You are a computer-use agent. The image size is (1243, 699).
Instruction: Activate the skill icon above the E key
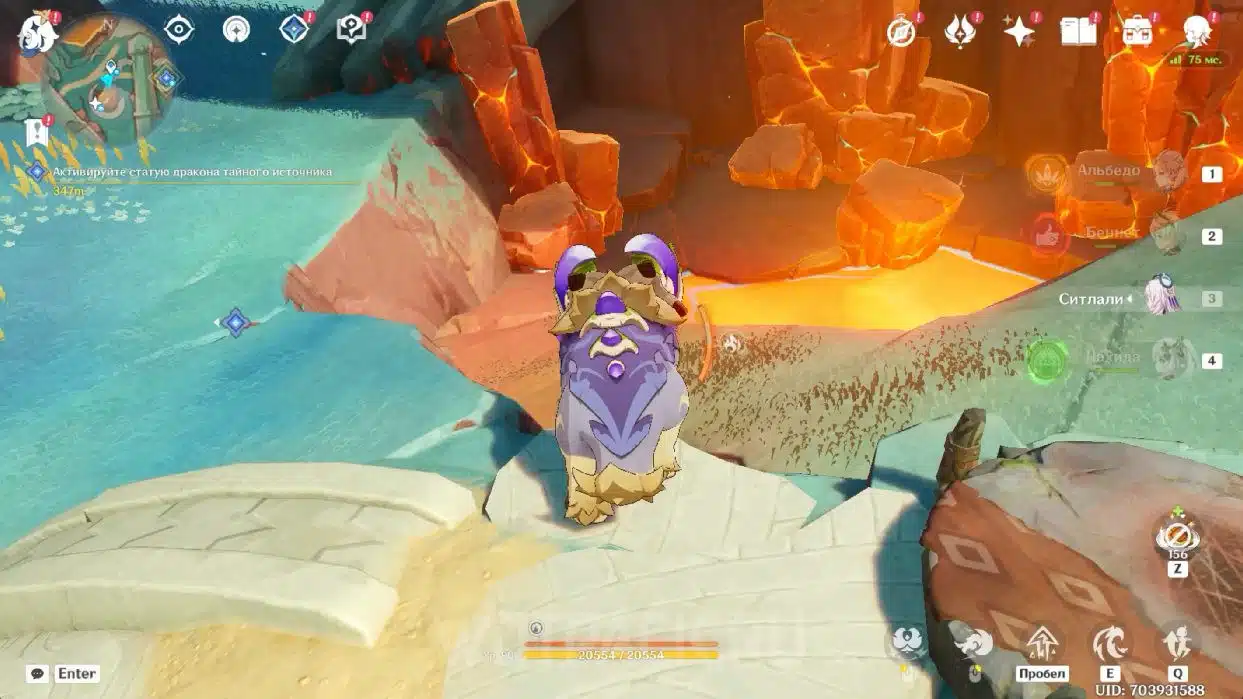pyautogui.click(x=1110, y=643)
